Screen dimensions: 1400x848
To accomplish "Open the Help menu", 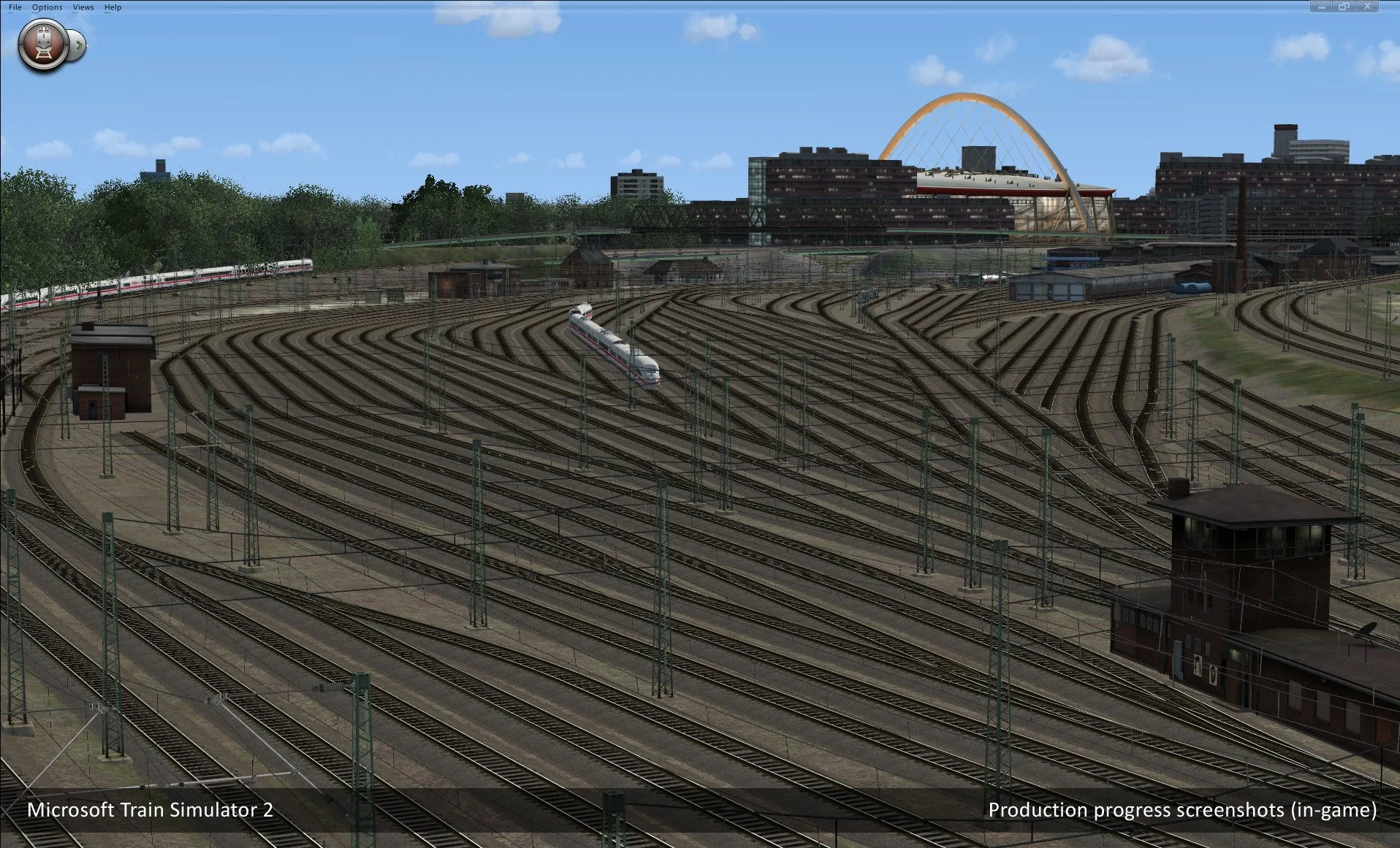I will 112,7.
